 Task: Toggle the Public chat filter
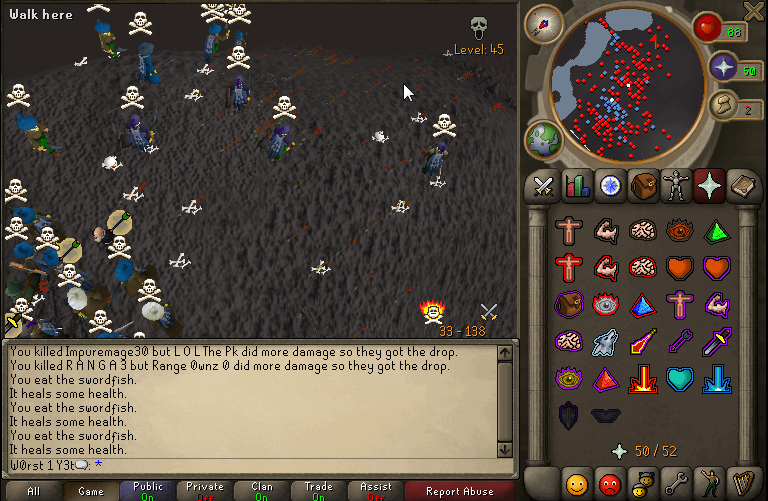click(148, 491)
